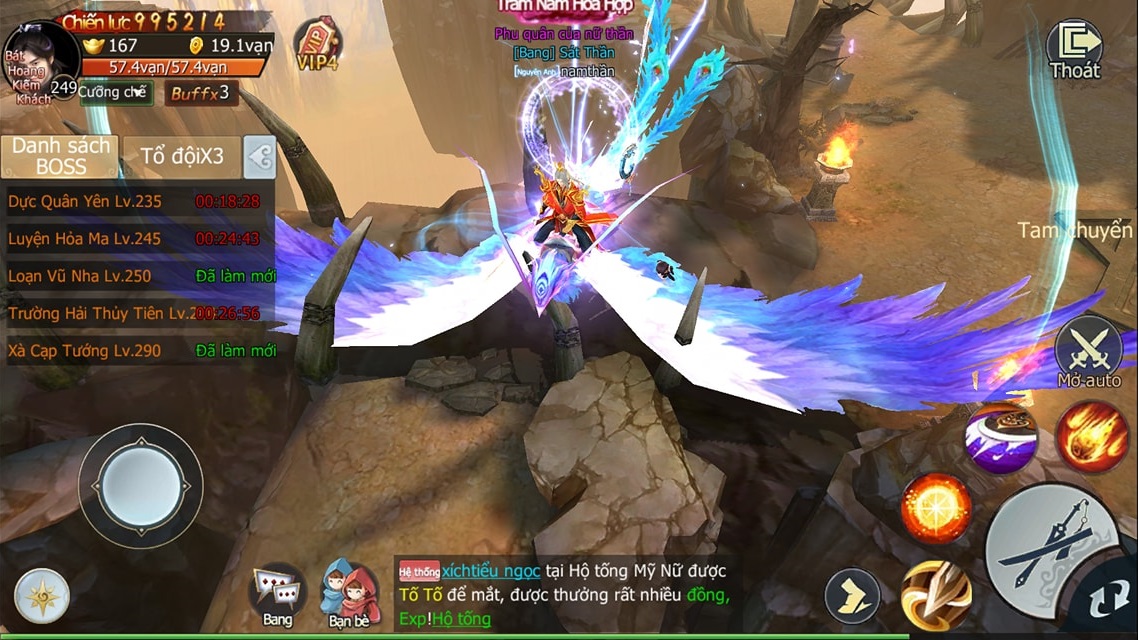Activate the flaming meteor skill

pyautogui.click(x=1092, y=436)
